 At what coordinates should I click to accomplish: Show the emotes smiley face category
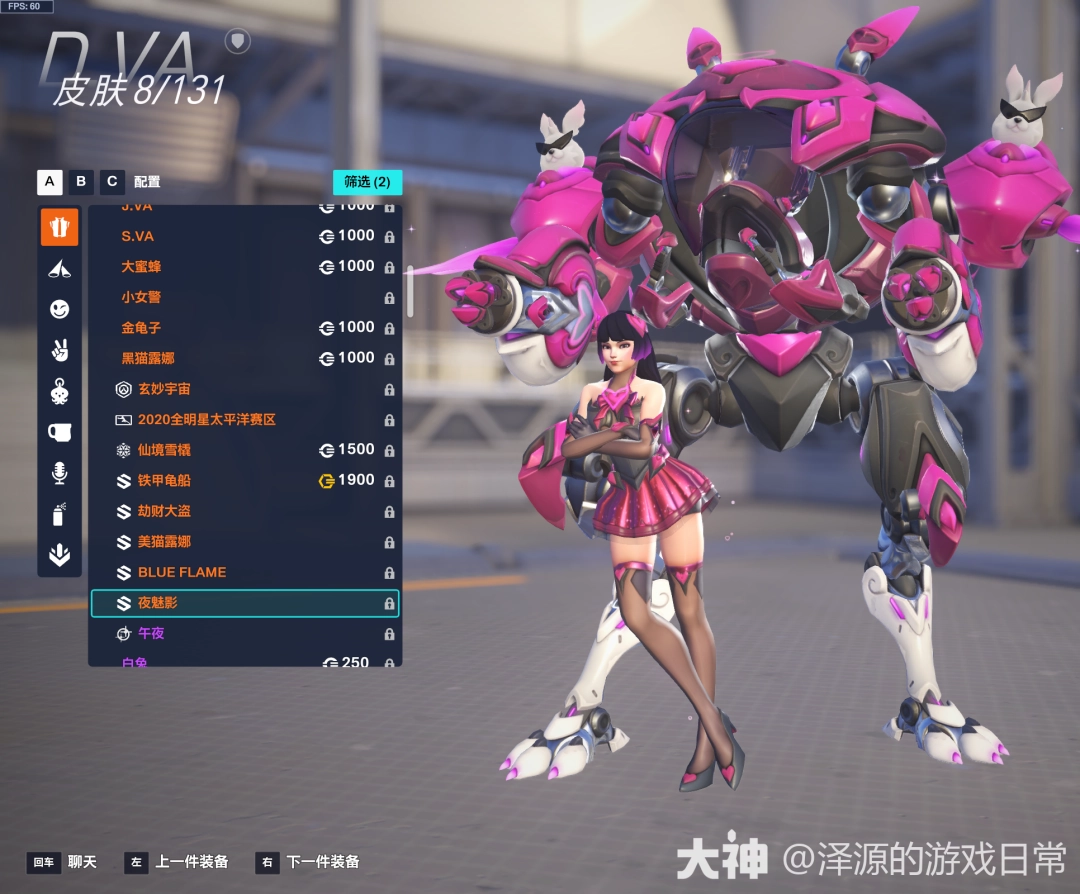click(59, 310)
